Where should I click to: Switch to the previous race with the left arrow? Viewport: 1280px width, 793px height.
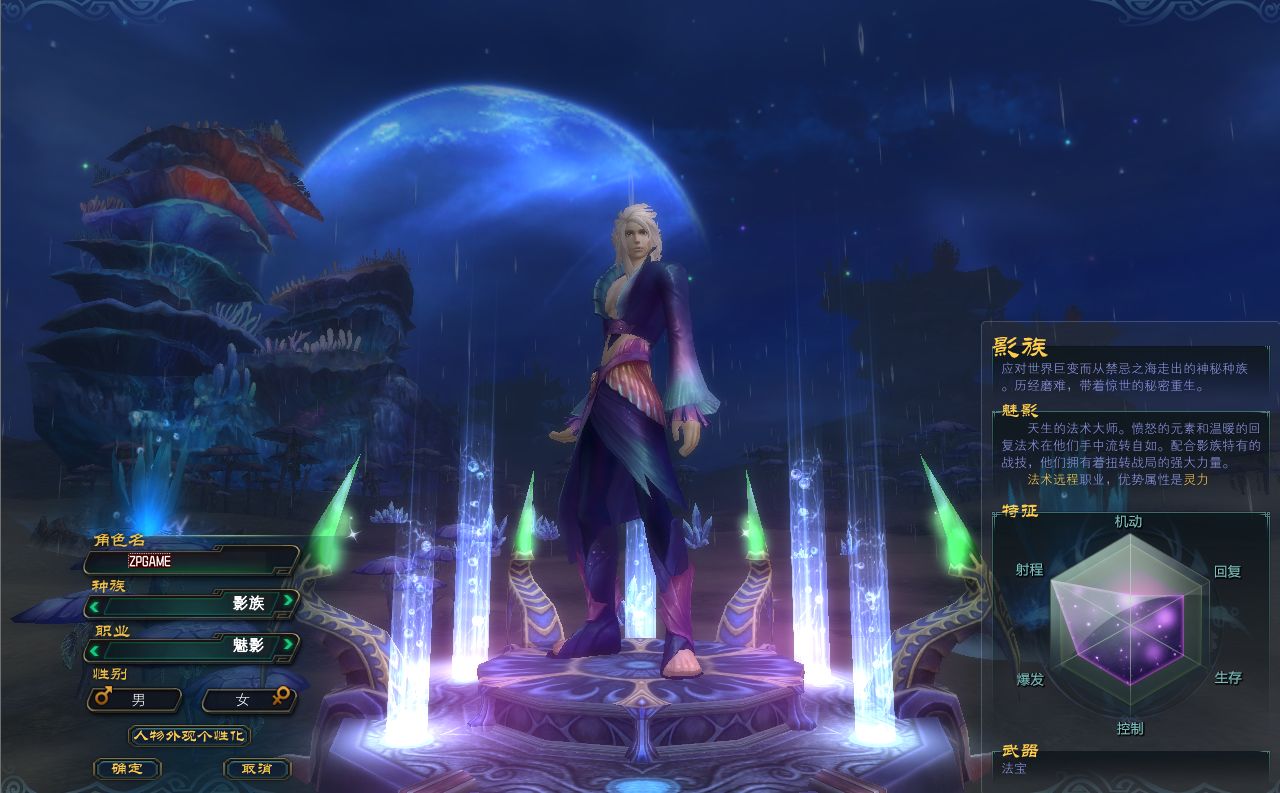pyautogui.click(x=94, y=604)
